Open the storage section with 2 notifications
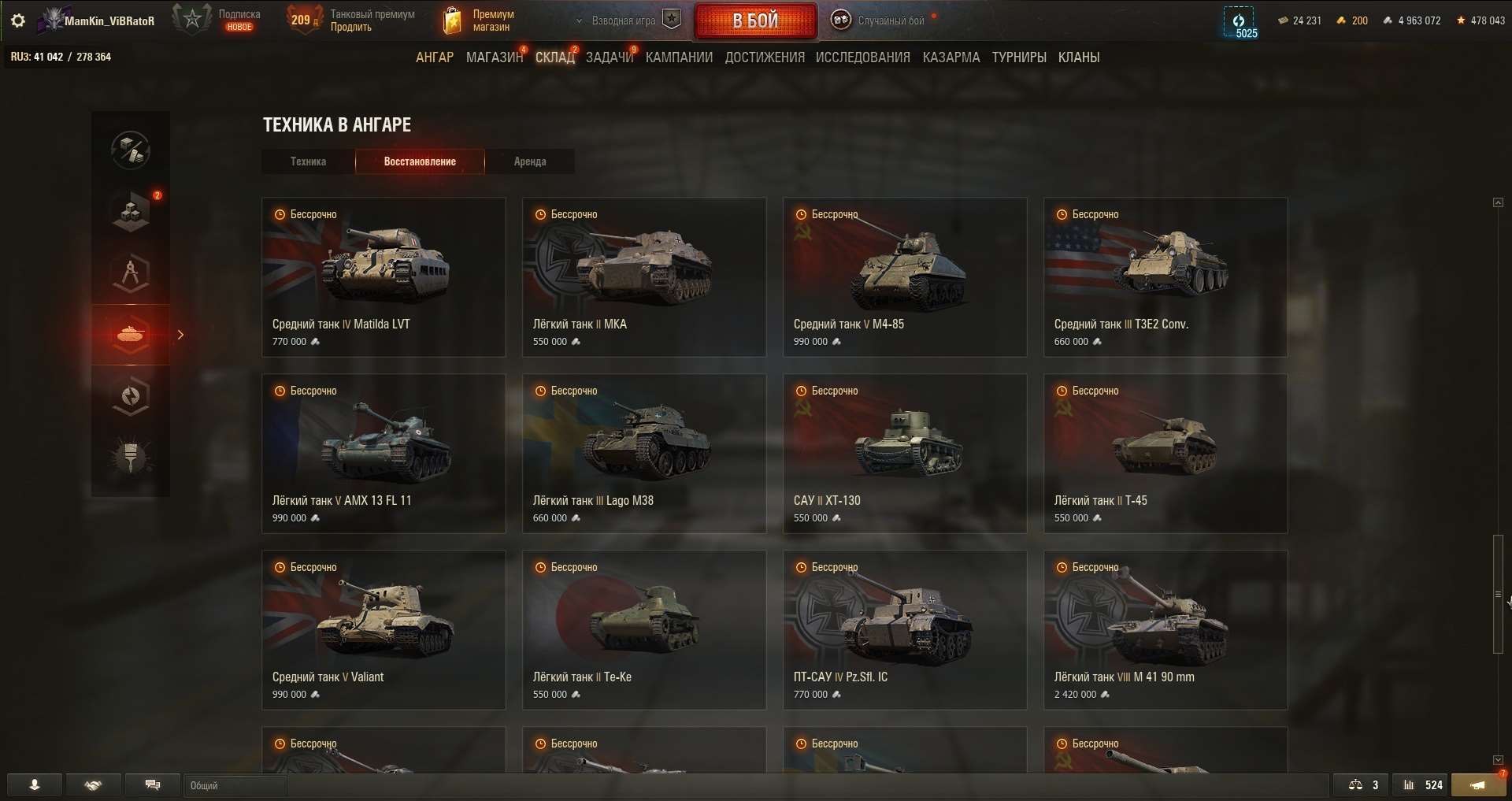This screenshot has width=1512, height=801. pos(130,210)
